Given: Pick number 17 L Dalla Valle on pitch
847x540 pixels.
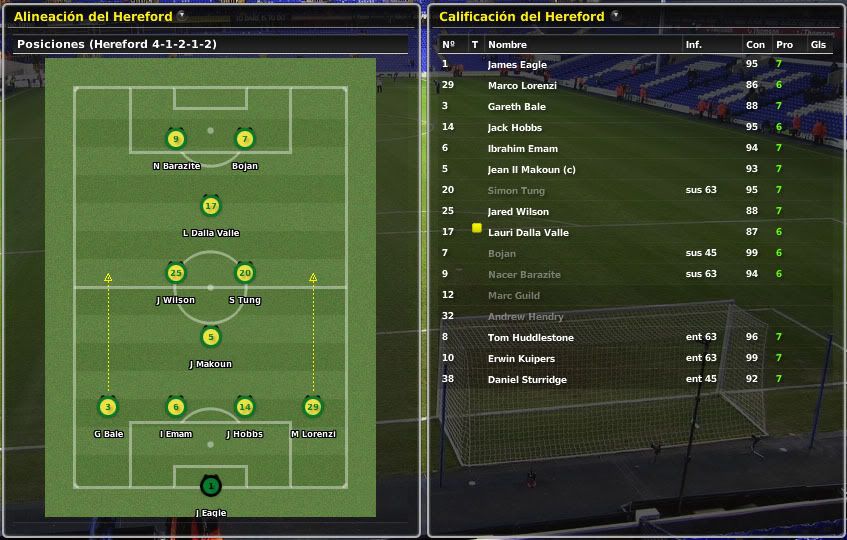Looking at the screenshot, I should pyautogui.click(x=210, y=207).
